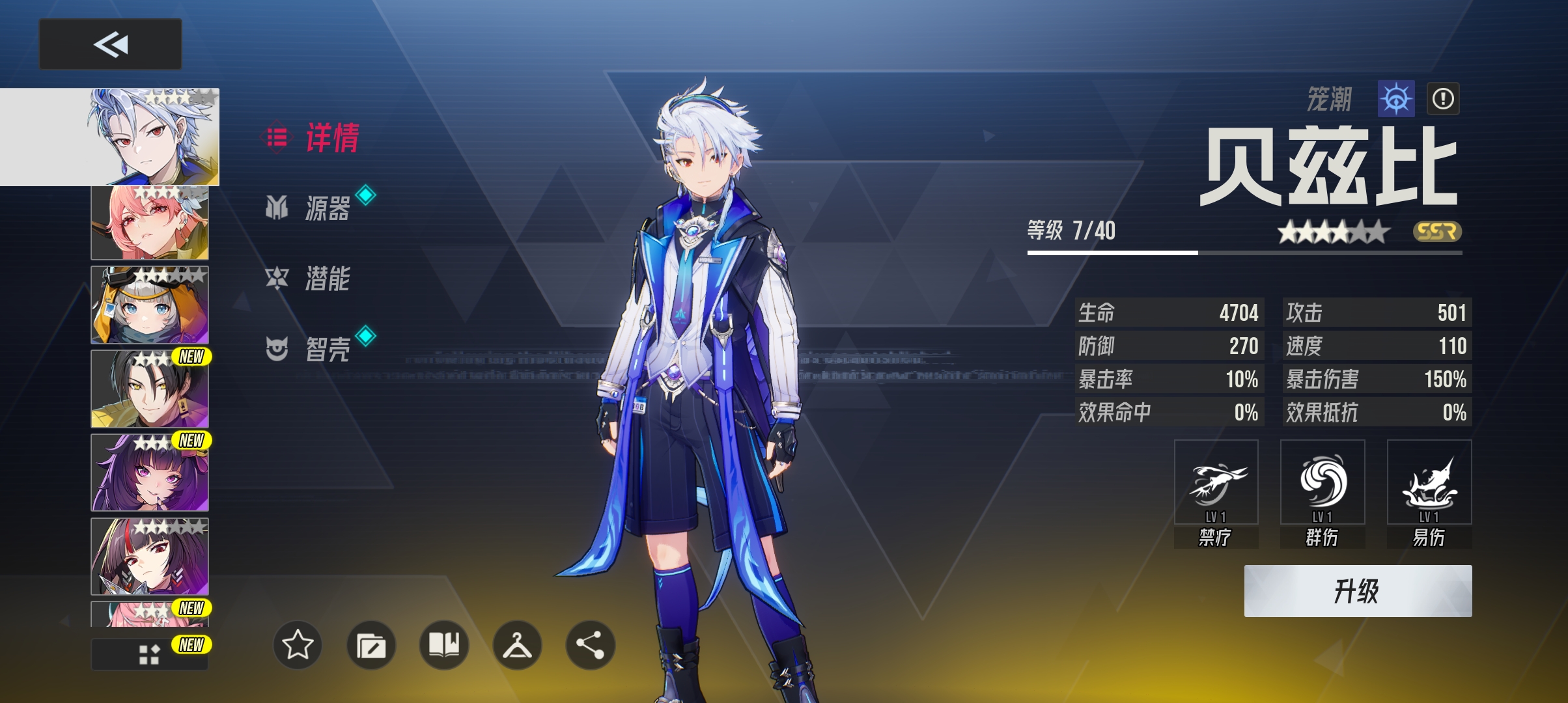Go back with the double-arrow button

click(x=110, y=44)
